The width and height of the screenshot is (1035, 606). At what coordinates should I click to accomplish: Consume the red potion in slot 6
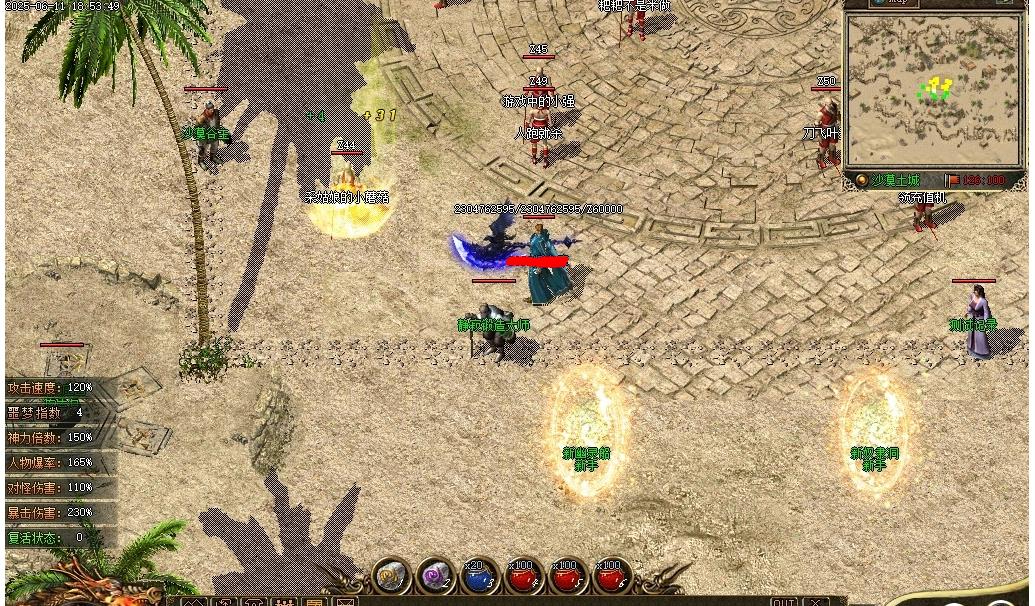point(612,577)
